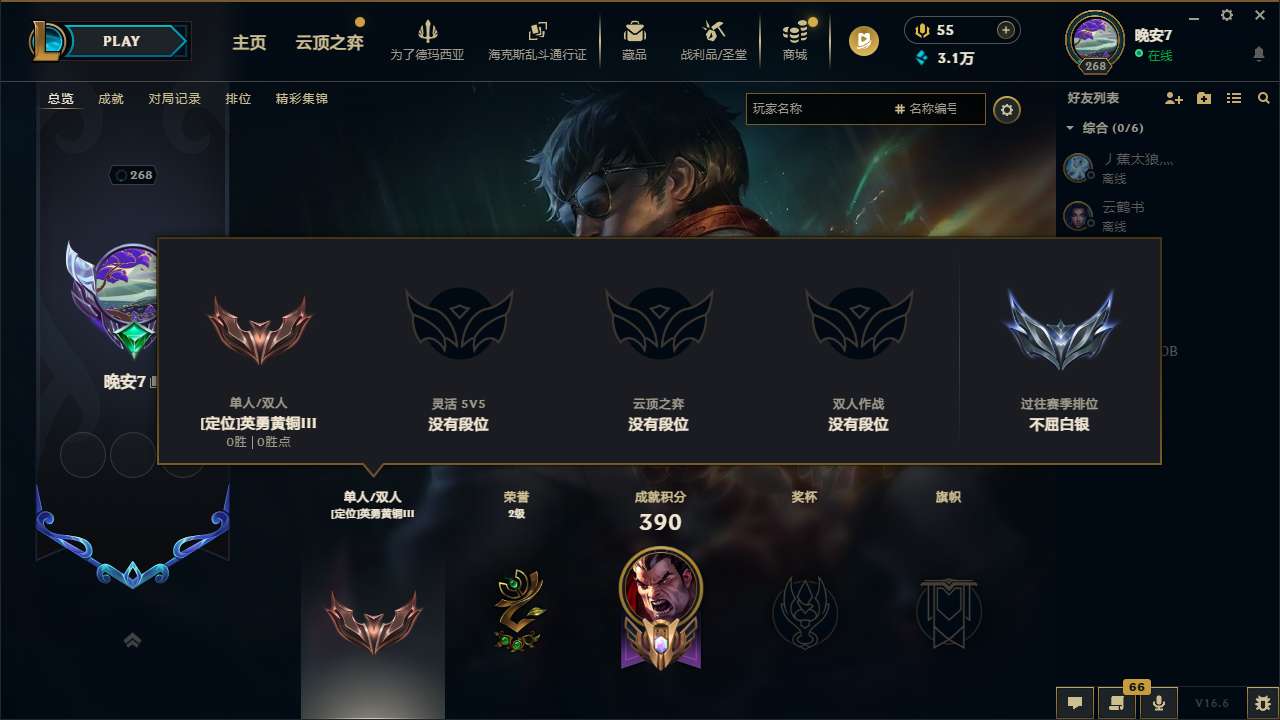Toggle friend list view mode icon

1233,98
